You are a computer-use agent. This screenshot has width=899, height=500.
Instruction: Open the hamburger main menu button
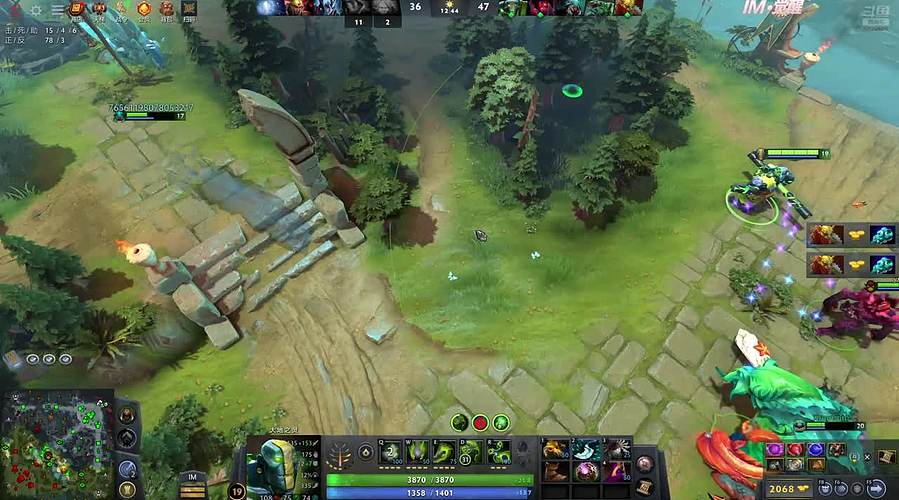click(x=57, y=9)
